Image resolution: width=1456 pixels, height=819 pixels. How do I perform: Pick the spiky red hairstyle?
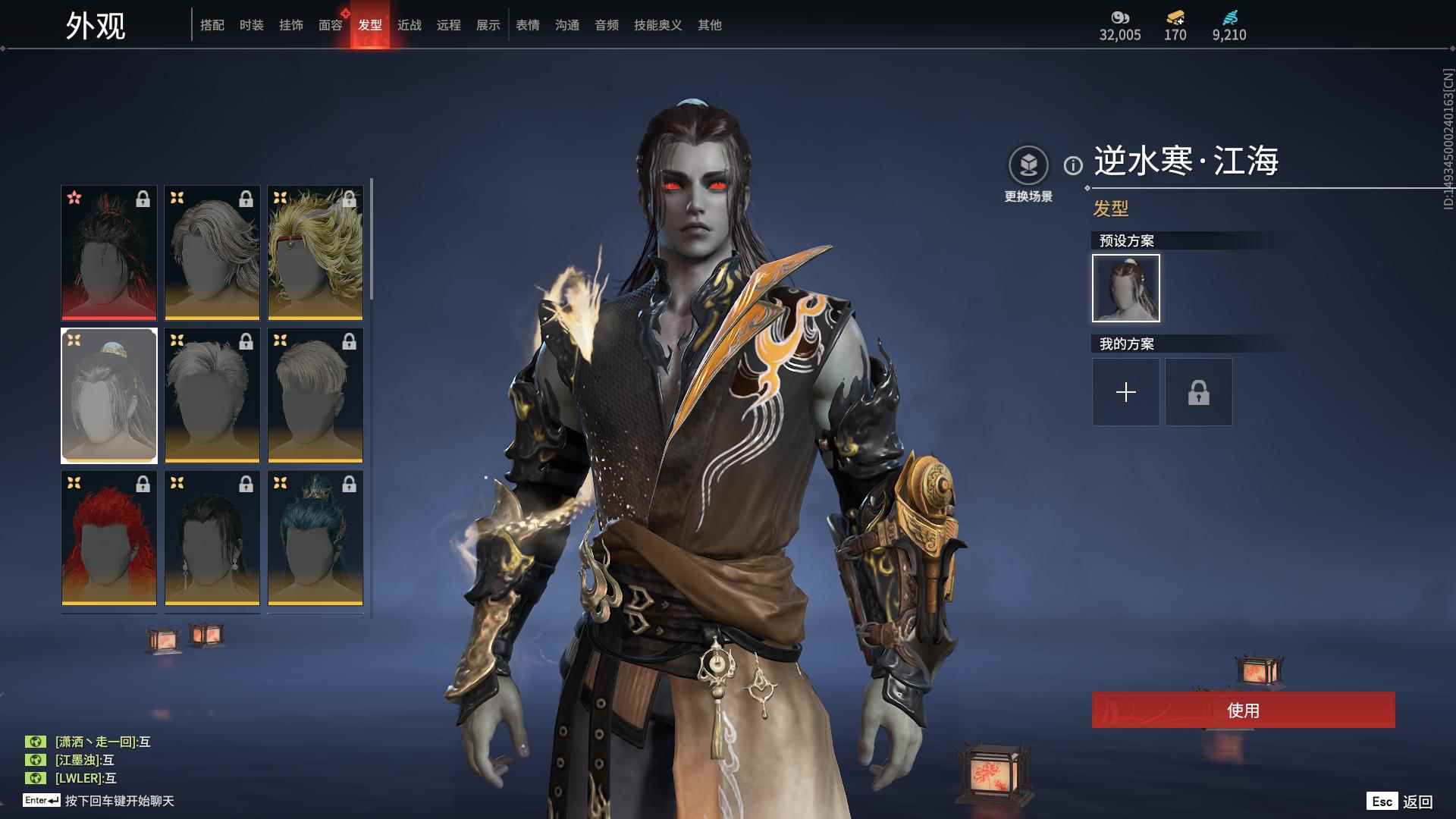109,538
